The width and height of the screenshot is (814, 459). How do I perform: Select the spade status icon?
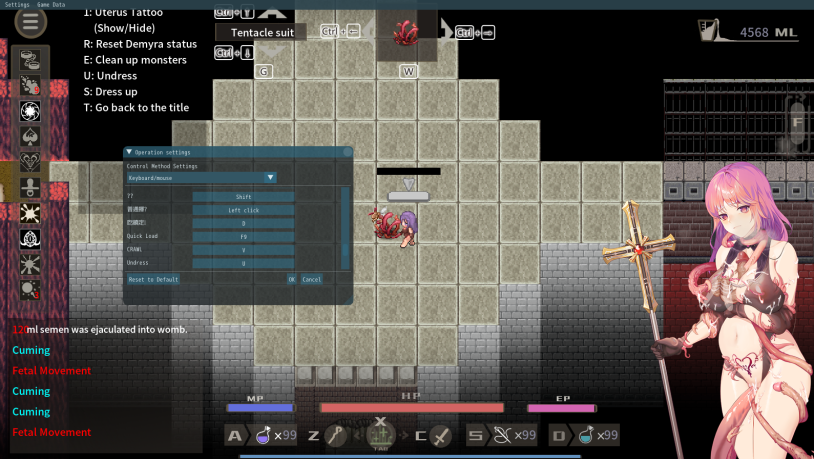pyautogui.click(x=30, y=135)
